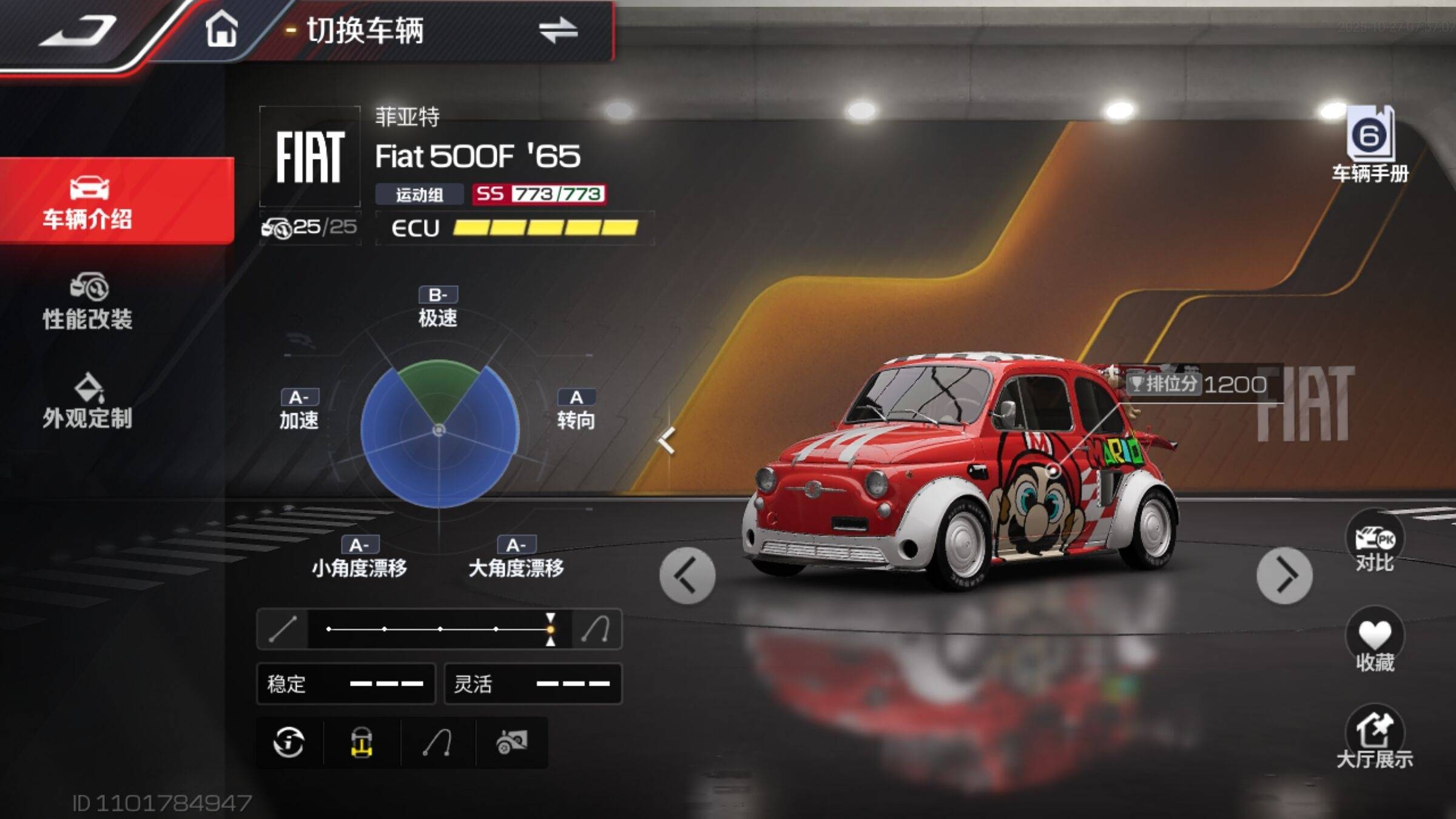The width and height of the screenshot is (1456, 819).
Task: Open the home screen via house icon
Action: point(221,29)
